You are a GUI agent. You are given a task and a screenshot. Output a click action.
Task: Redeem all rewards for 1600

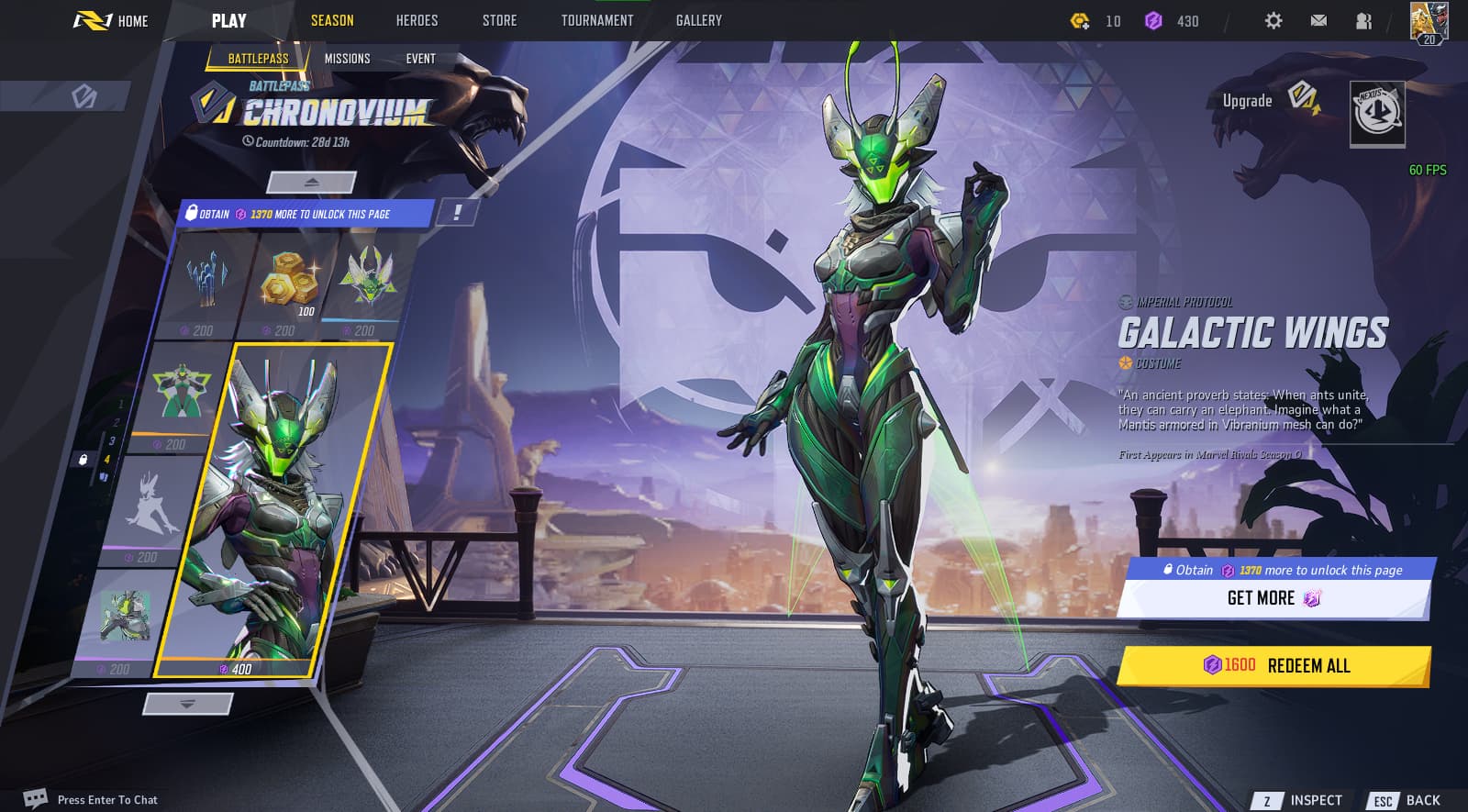click(1273, 665)
